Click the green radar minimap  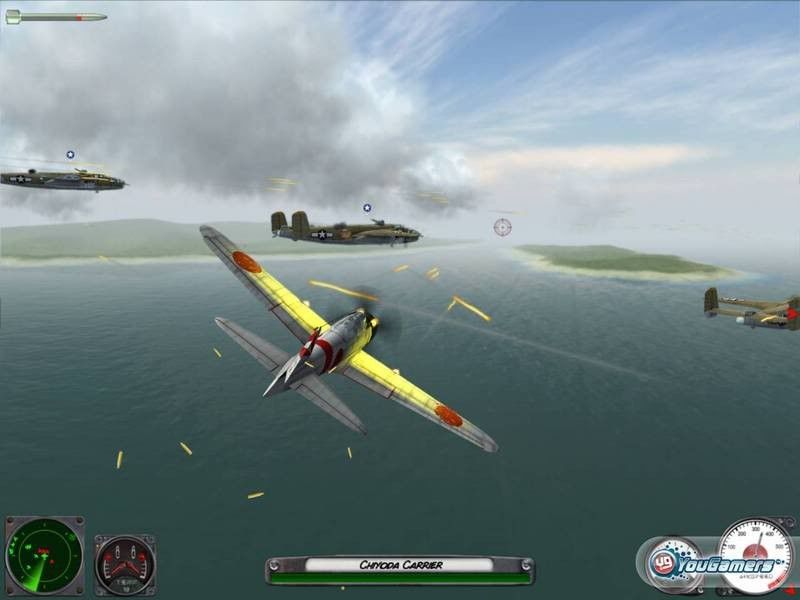pos(44,556)
